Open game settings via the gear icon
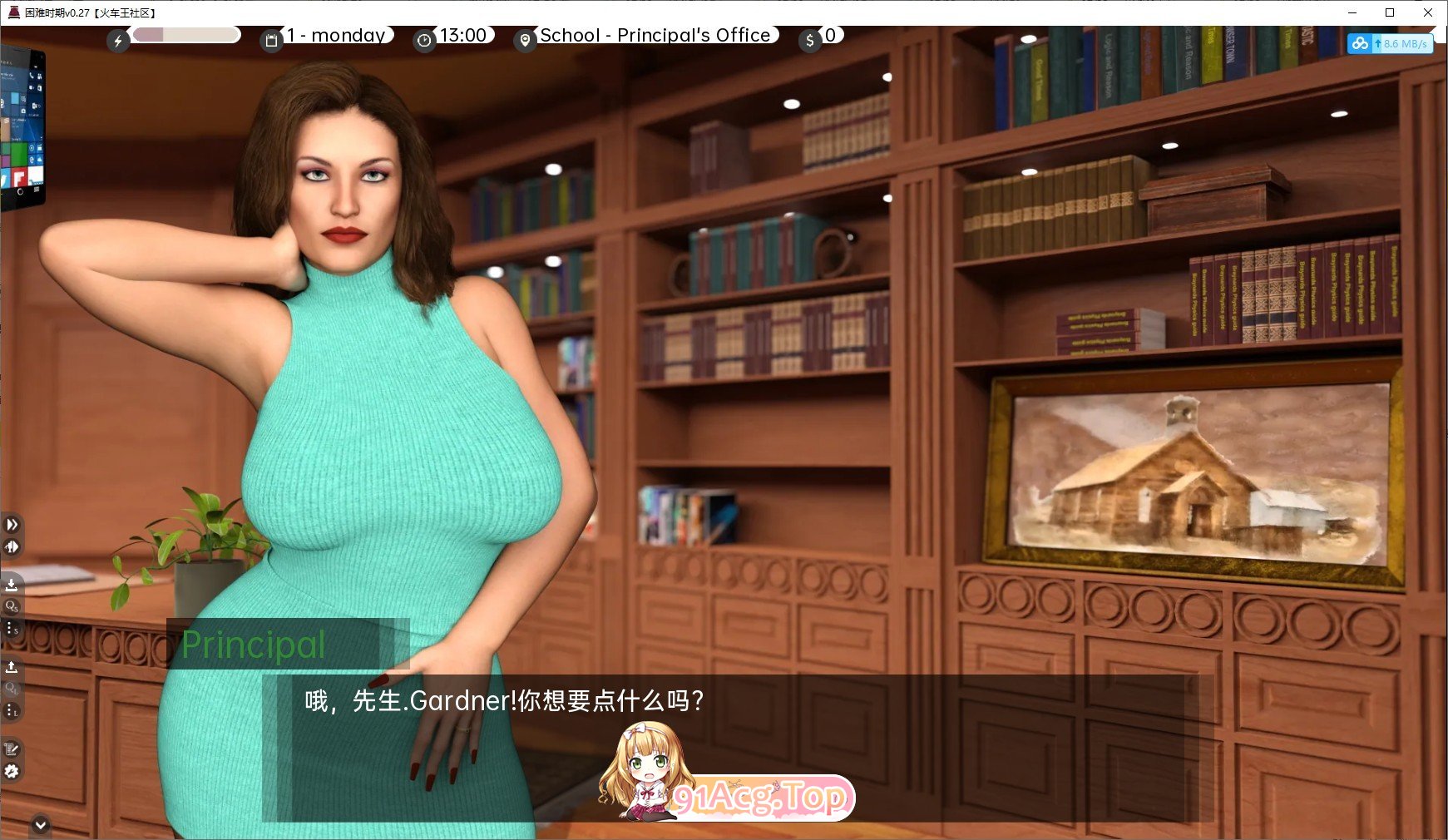Screen dimensions: 1448x840 coord(12,770)
